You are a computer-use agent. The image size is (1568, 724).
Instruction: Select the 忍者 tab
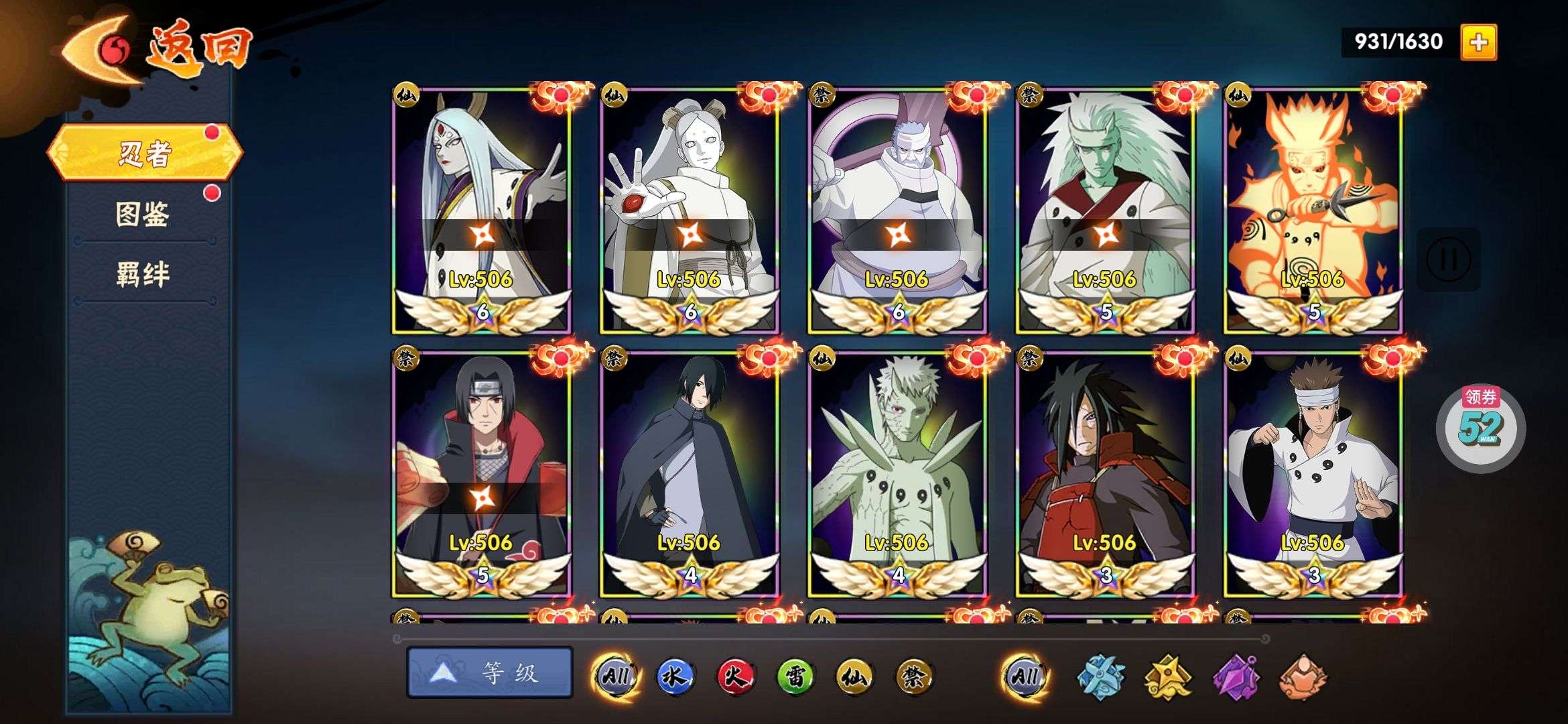coord(144,153)
